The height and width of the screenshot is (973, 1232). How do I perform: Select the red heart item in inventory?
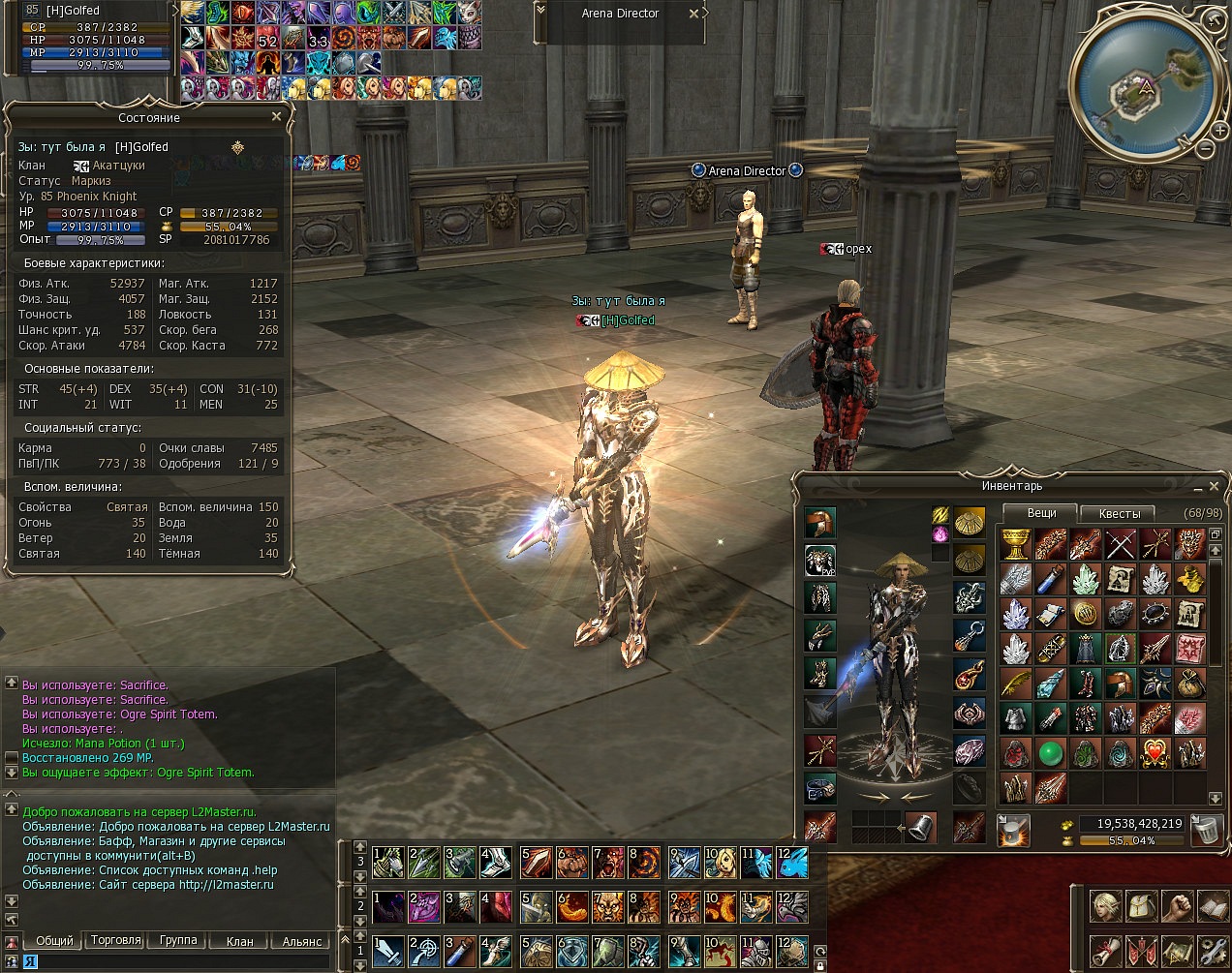coord(1155,752)
